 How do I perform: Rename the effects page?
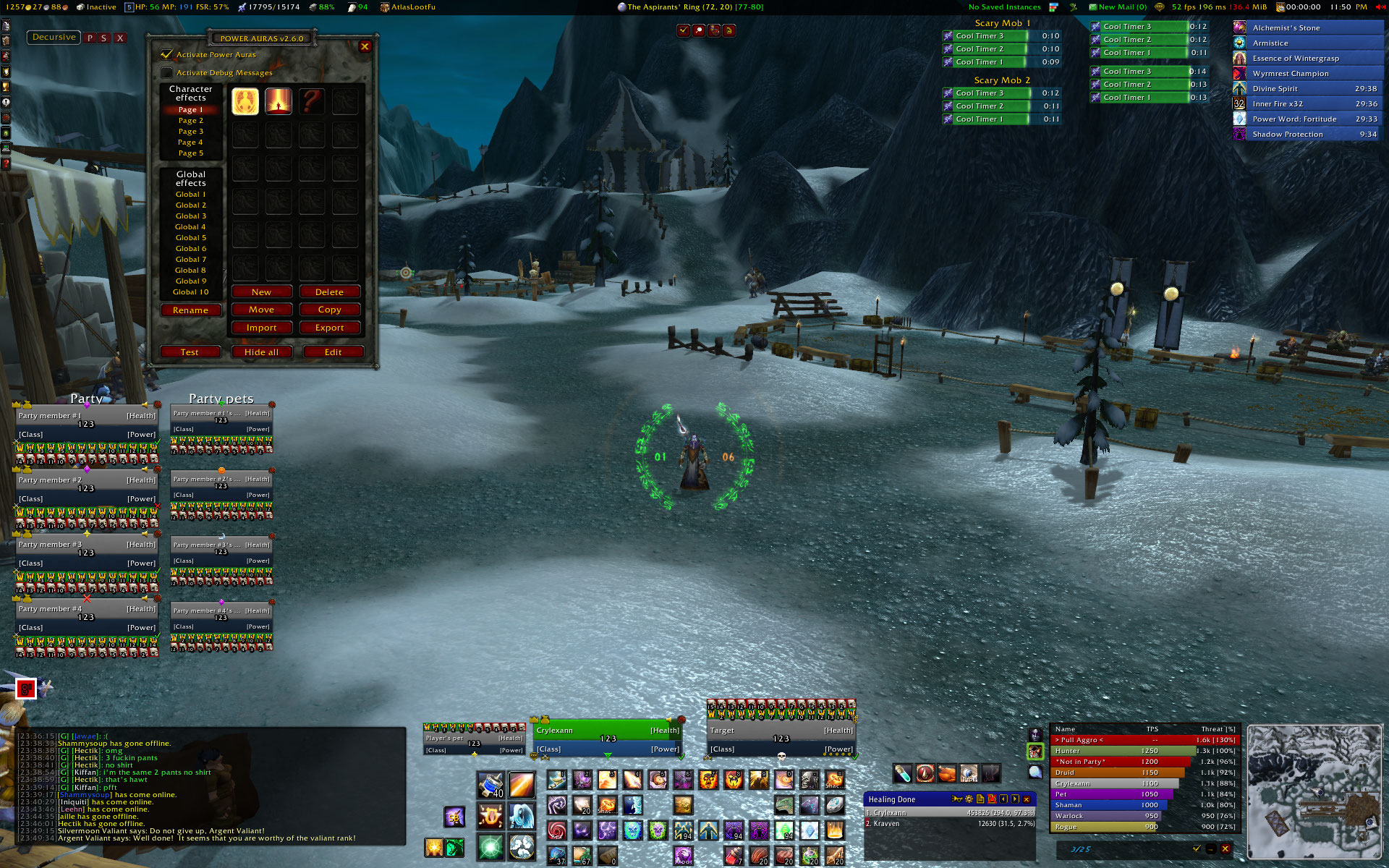(x=190, y=310)
